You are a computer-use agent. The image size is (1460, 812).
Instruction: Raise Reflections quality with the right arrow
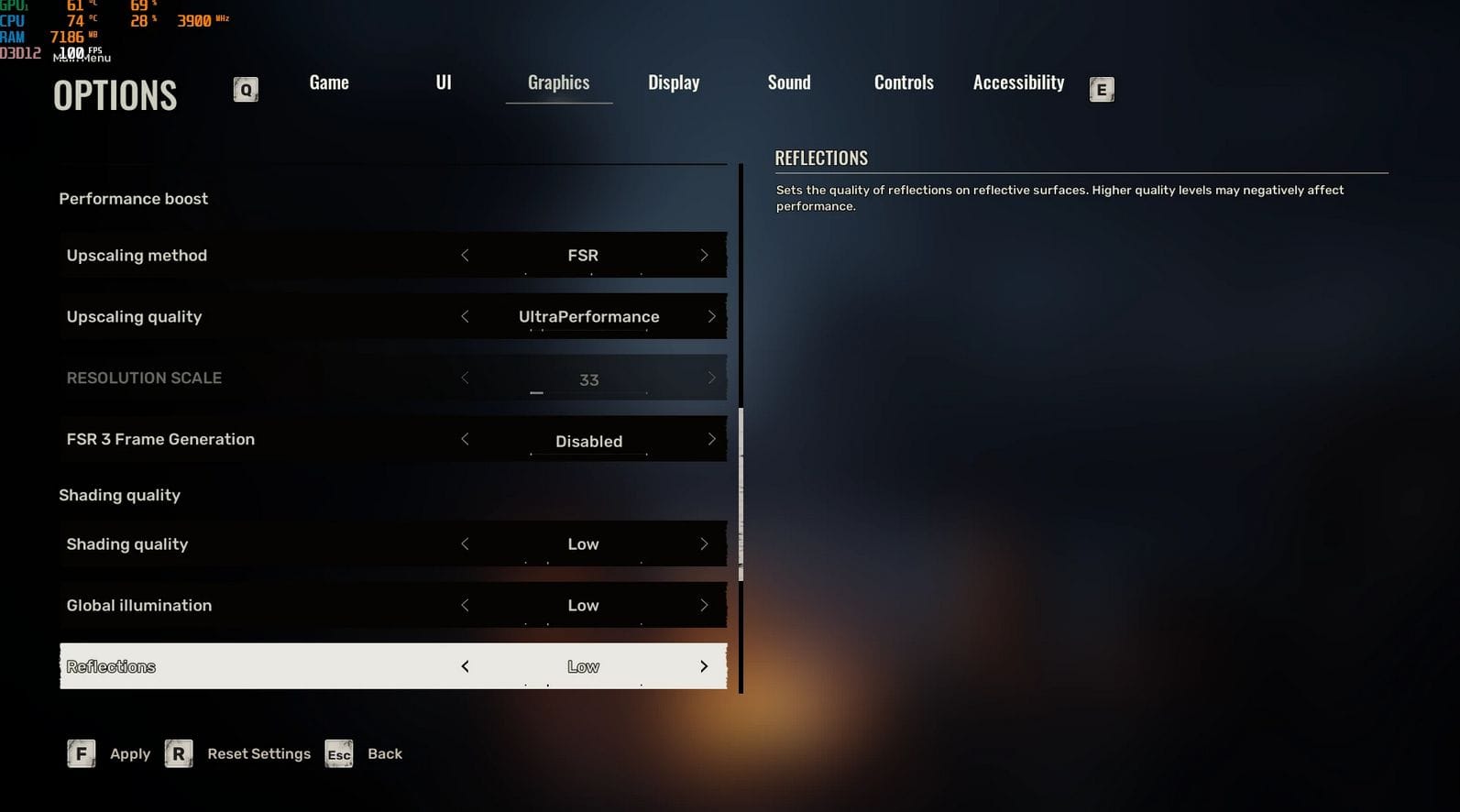click(x=704, y=667)
